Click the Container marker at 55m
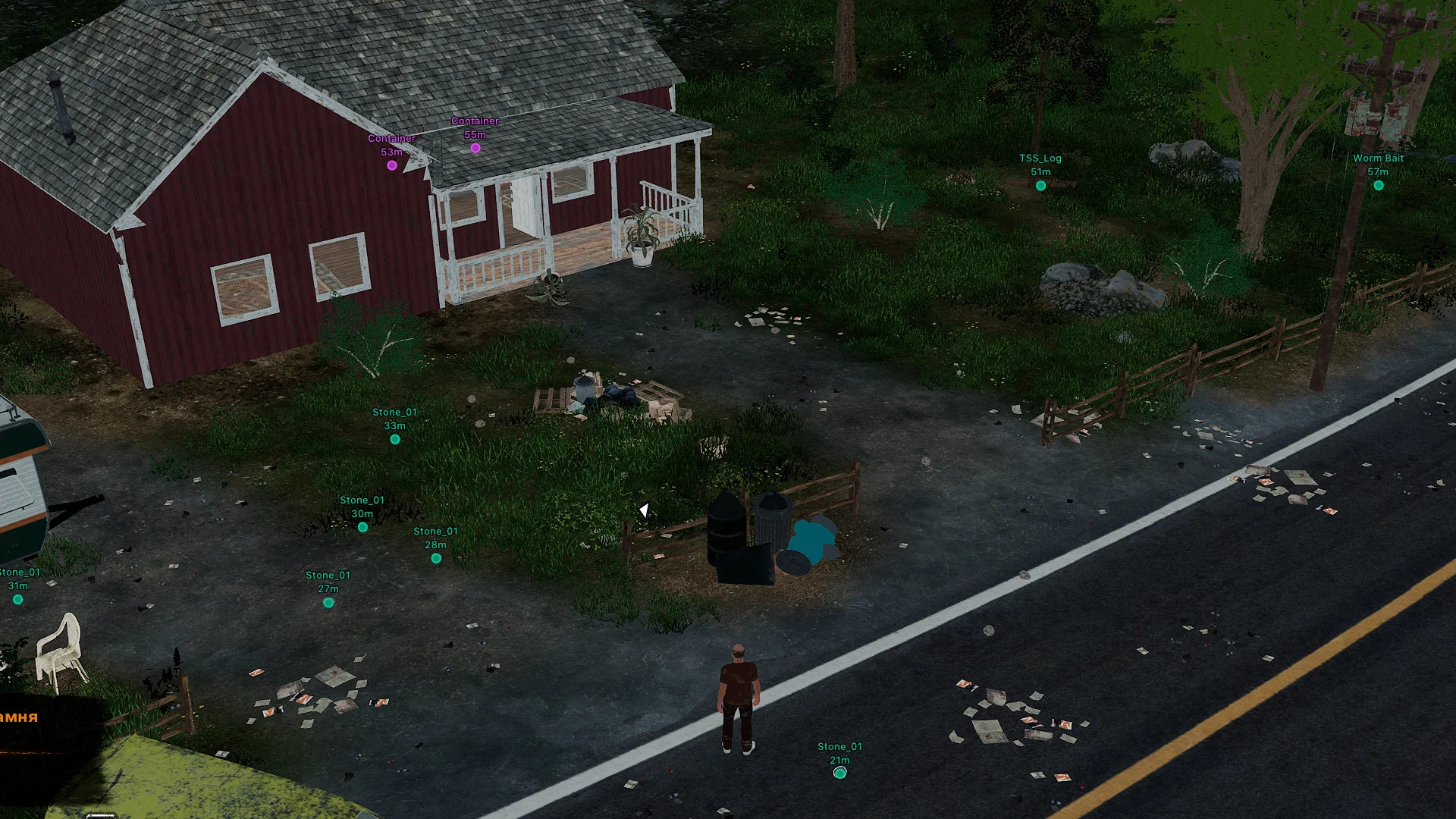Screen dimensions: 1456x819 coord(475,148)
